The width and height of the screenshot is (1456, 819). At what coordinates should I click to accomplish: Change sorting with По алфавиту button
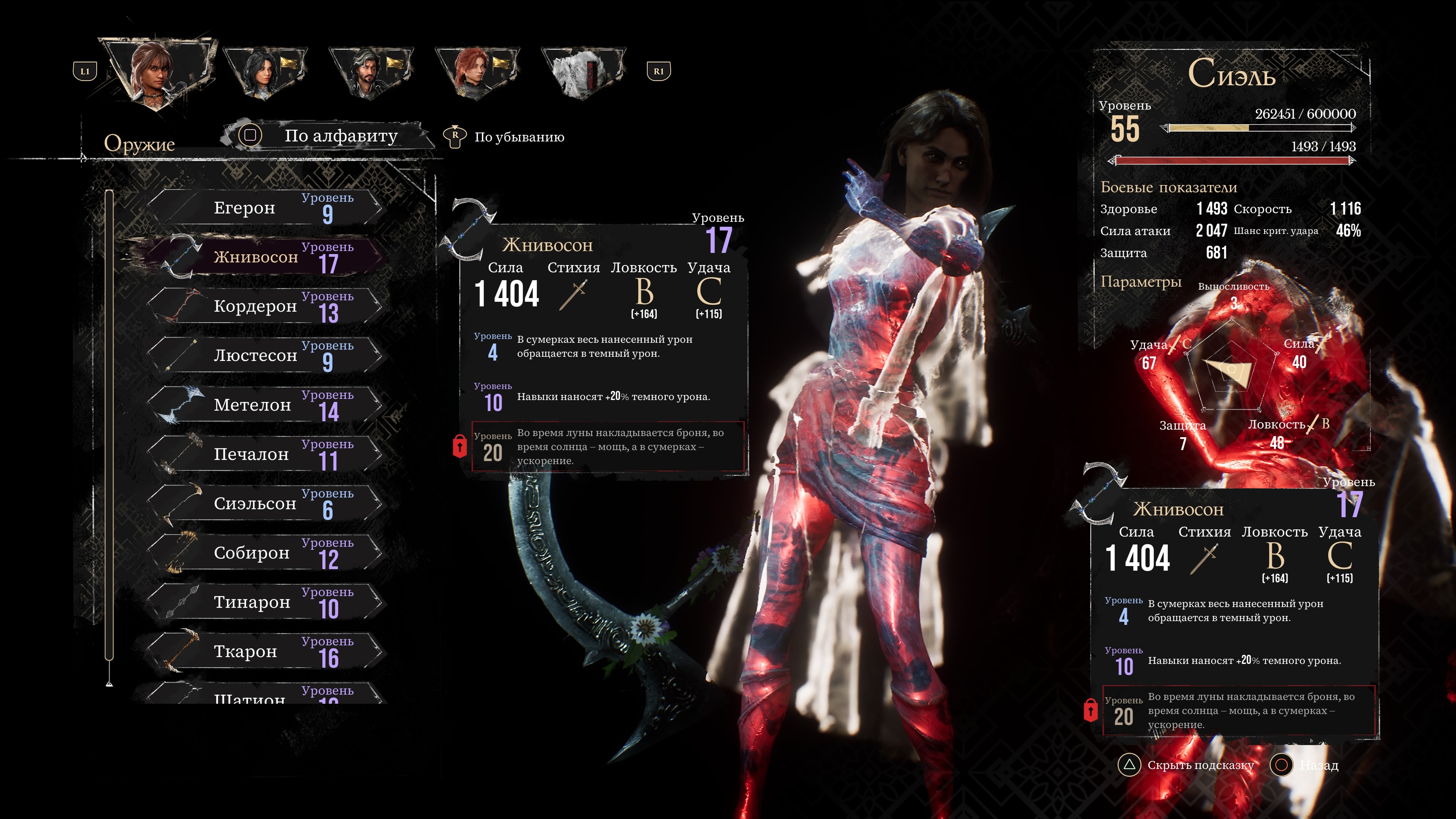pyautogui.click(x=328, y=136)
